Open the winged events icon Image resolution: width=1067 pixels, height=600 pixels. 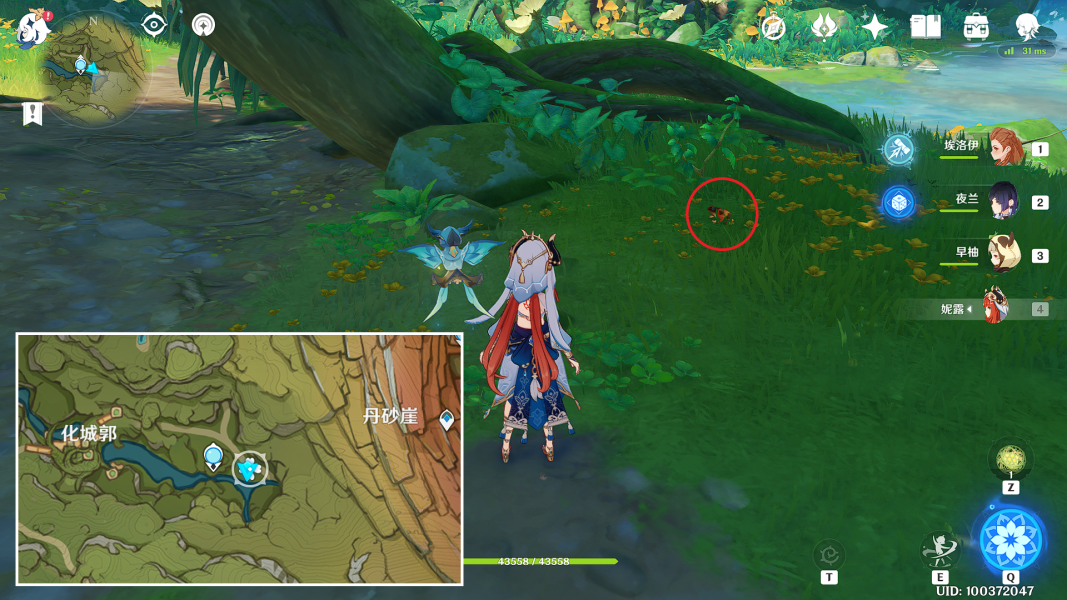pyautogui.click(x=824, y=27)
